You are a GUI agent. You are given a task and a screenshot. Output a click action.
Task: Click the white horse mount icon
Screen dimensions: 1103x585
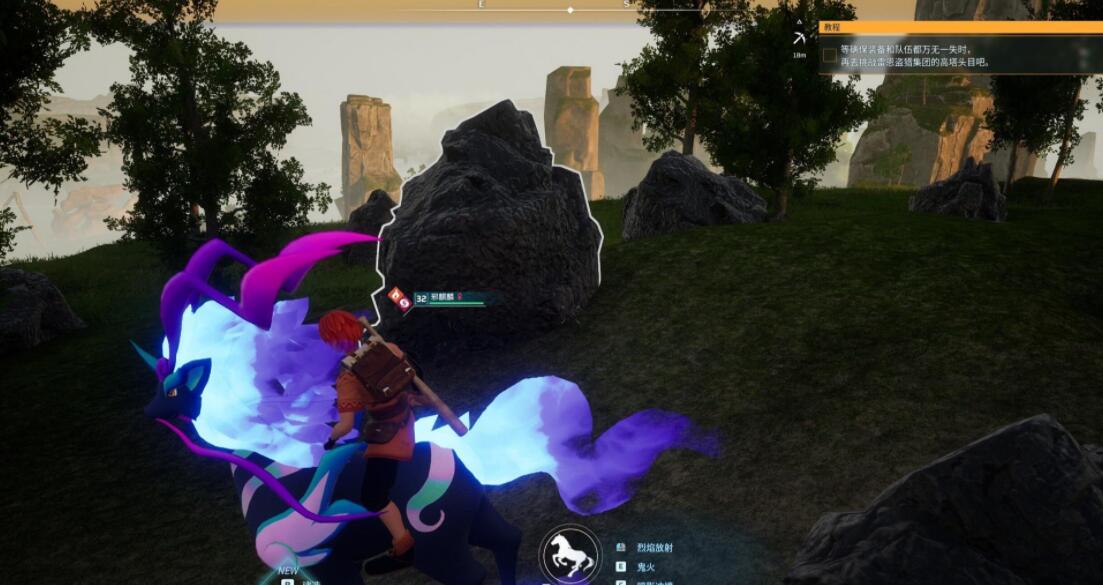pos(571,555)
